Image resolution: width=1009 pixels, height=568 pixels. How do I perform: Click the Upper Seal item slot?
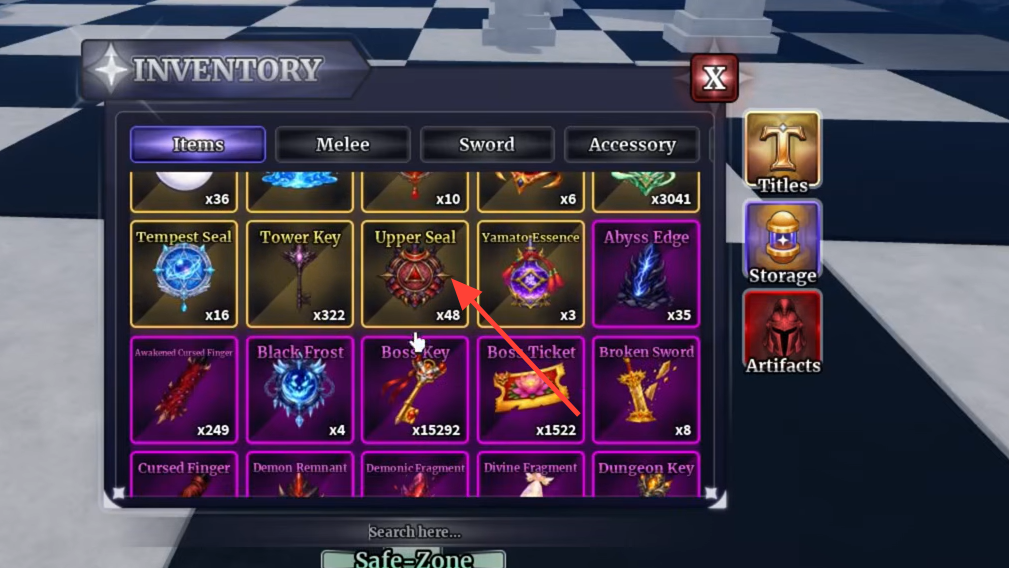pos(415,275)
